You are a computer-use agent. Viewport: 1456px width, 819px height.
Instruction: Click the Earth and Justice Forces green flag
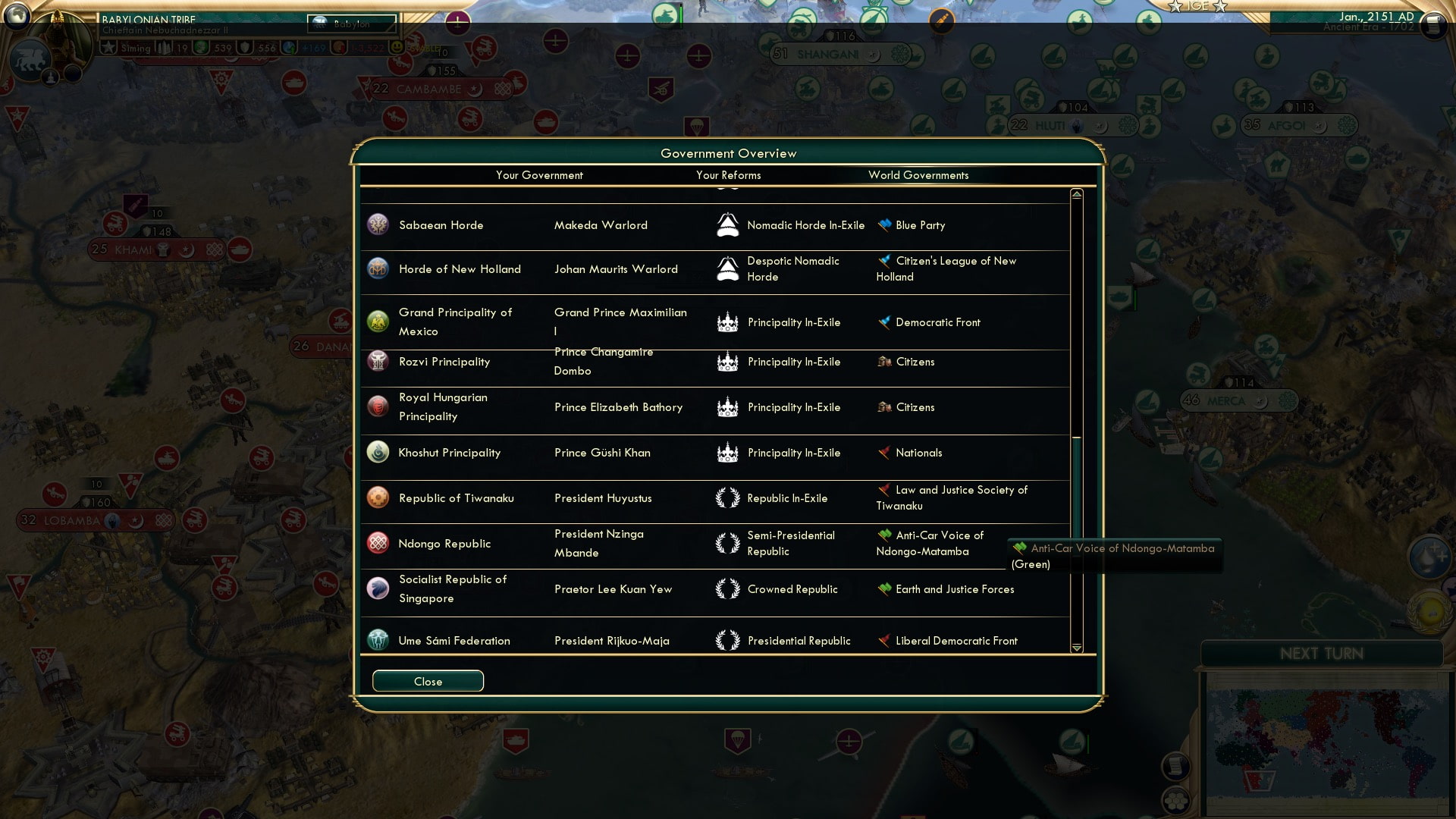[885, 588]
